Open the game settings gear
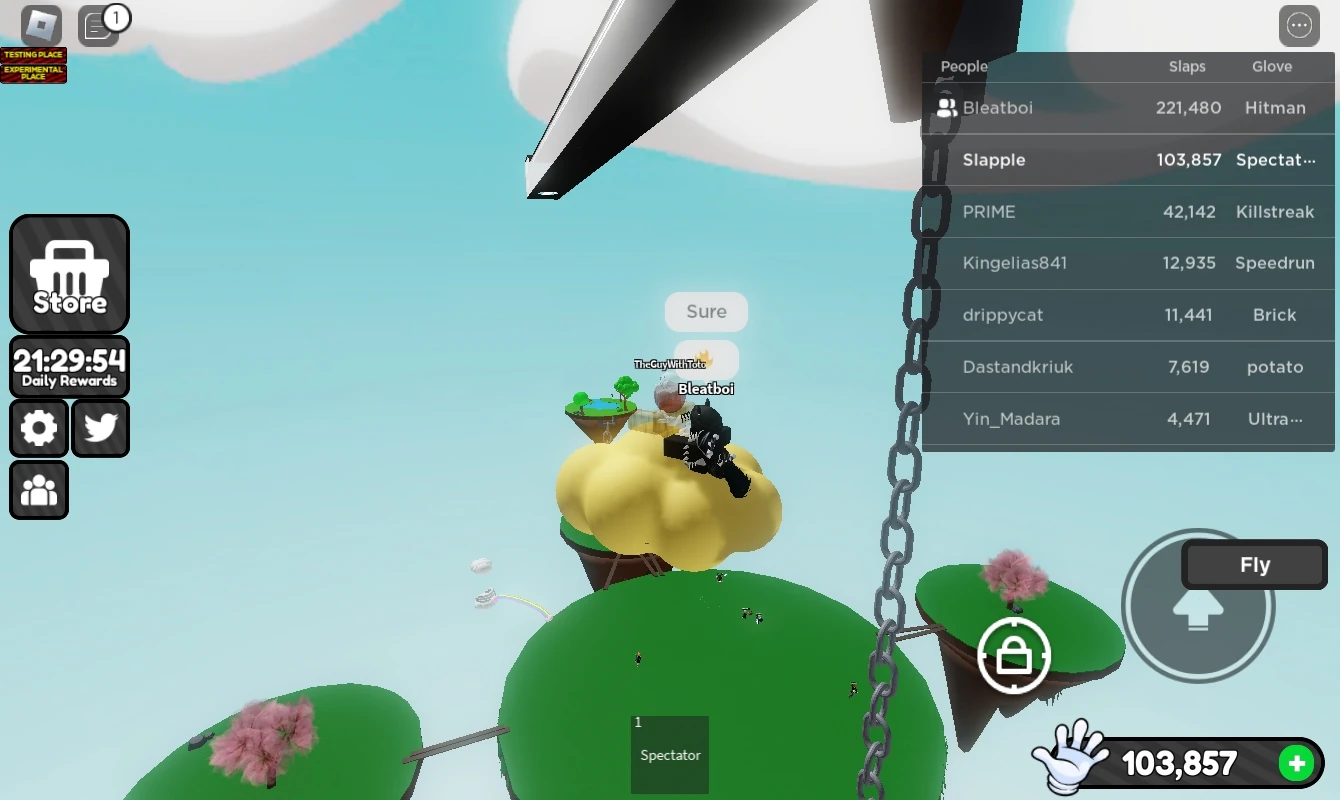This screenshot has height=800, width=1340. pyautogui.click(x=38, y=428)
